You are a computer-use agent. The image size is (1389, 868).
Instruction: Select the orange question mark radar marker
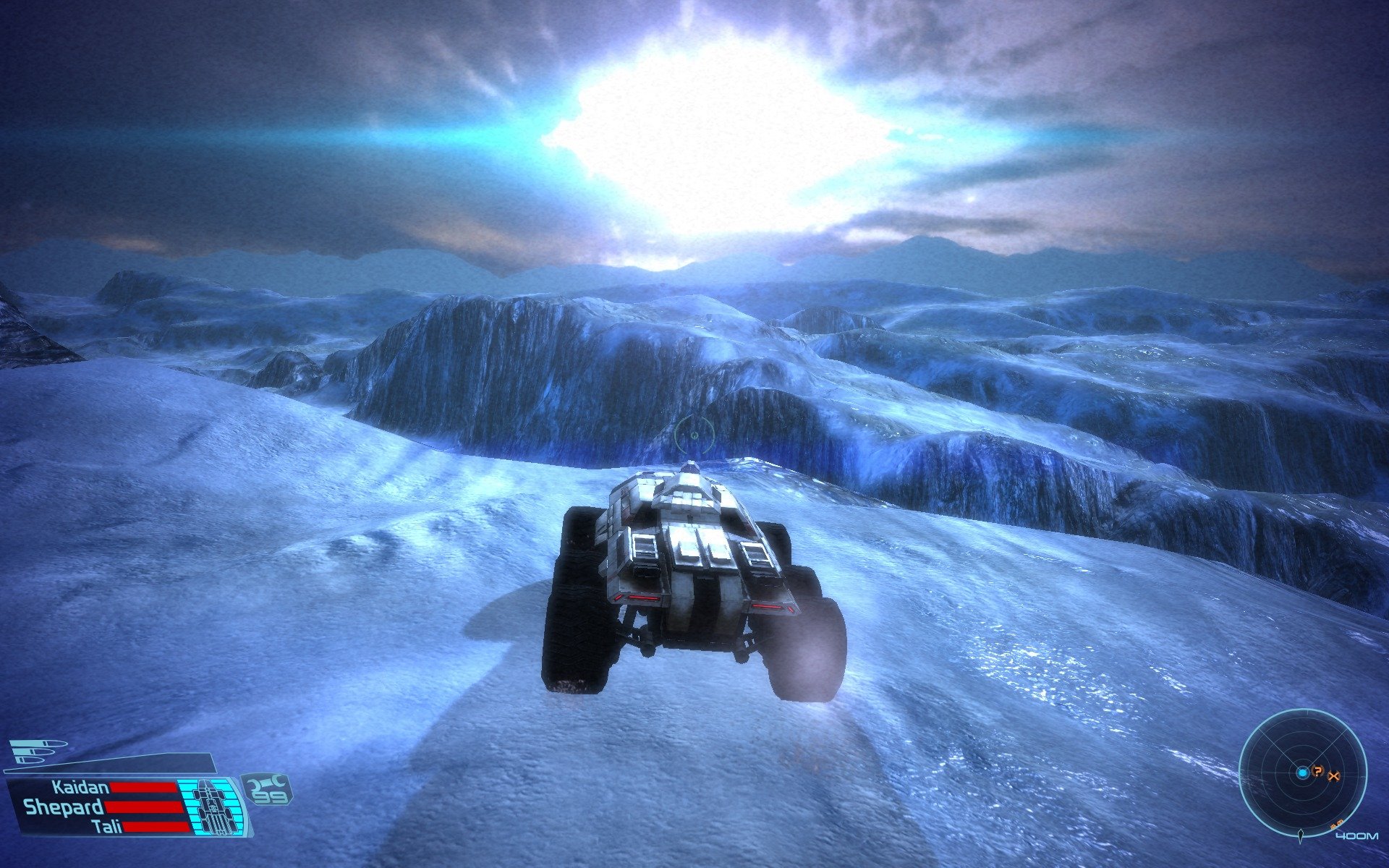click(x=1318, y=772)
